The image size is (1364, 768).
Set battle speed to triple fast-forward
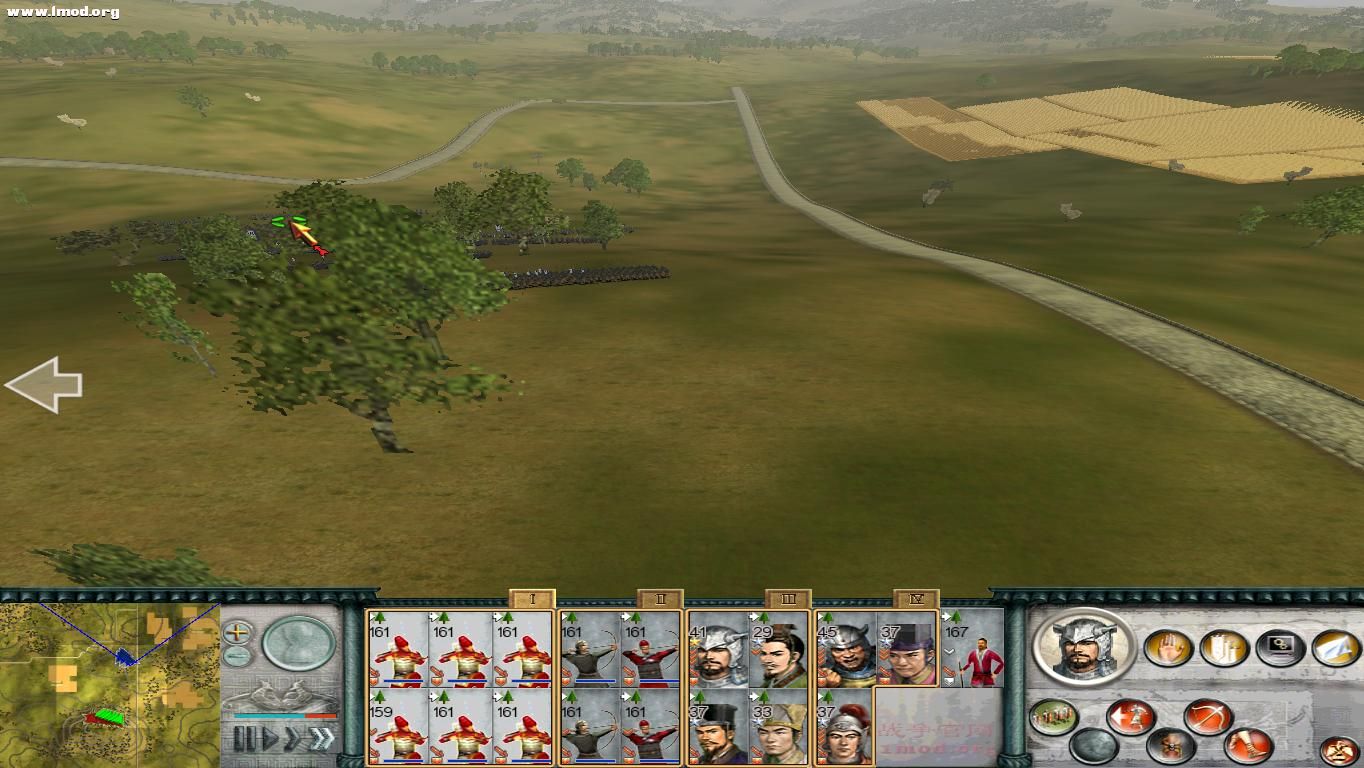pyautogui.click(x=322, y=739)
